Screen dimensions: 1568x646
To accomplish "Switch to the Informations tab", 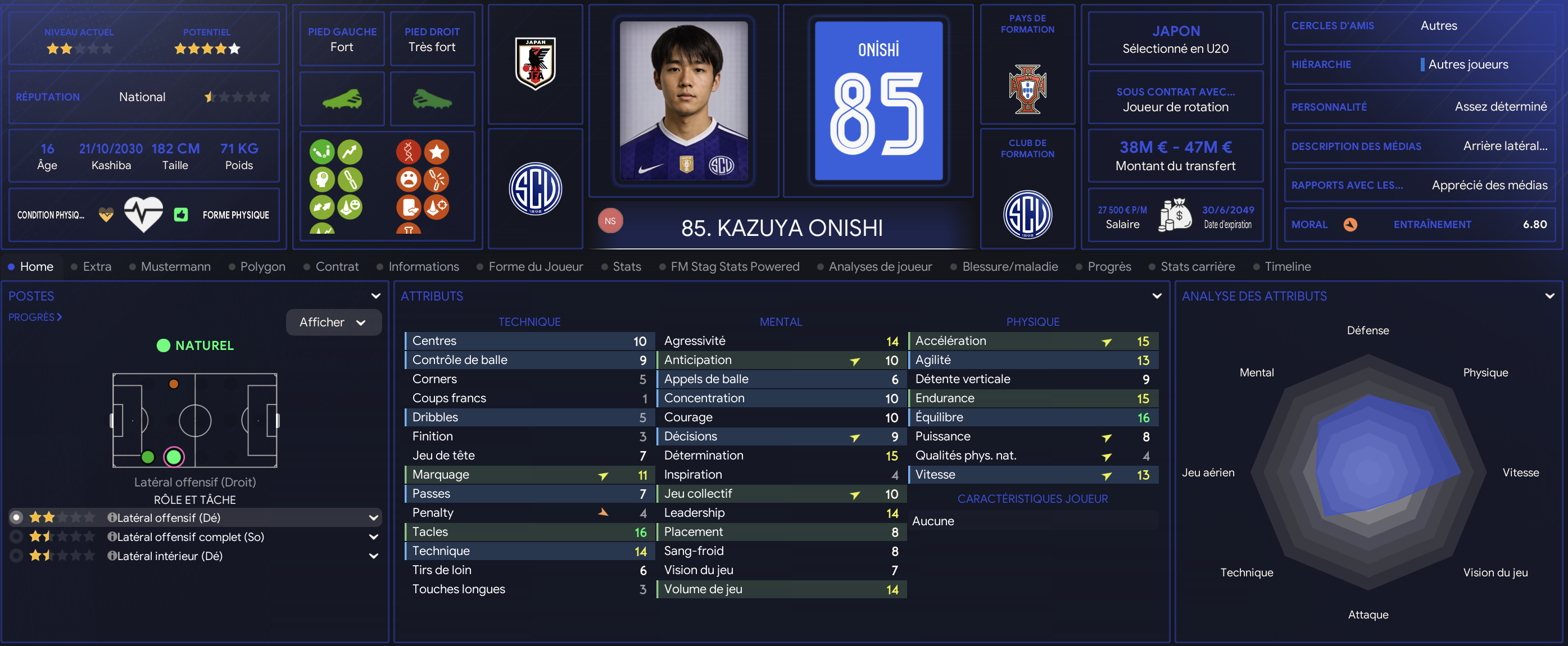I will [x=423, y=266].
